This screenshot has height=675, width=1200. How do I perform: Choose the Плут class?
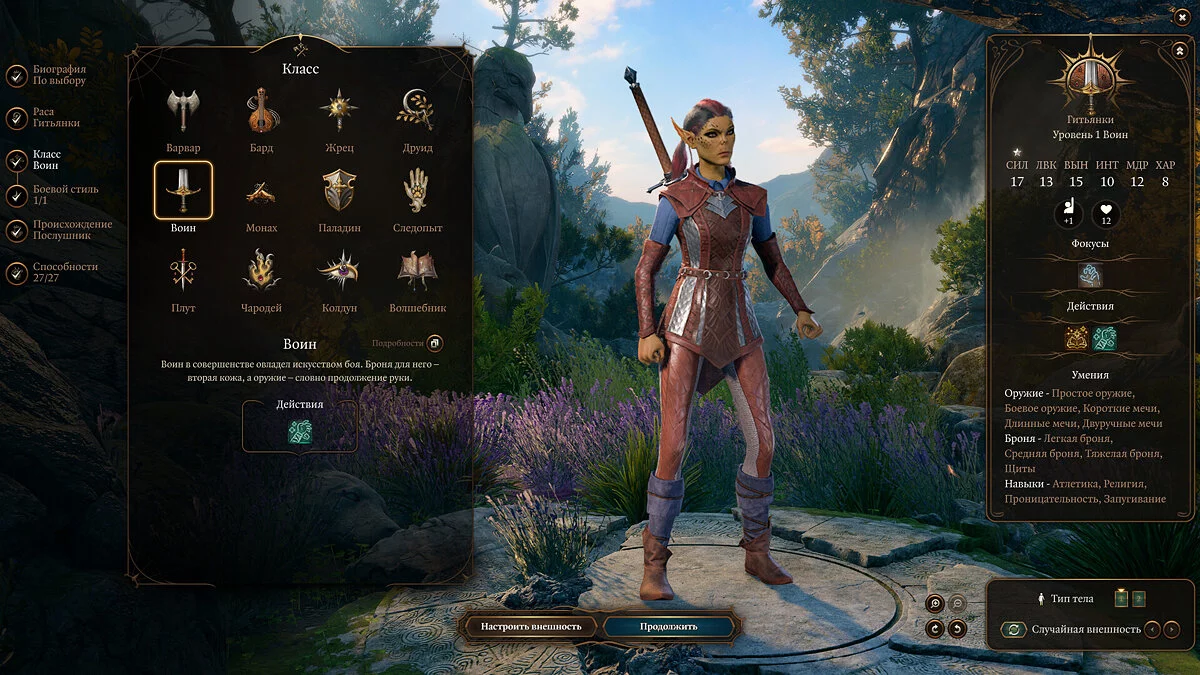[183, 270]
